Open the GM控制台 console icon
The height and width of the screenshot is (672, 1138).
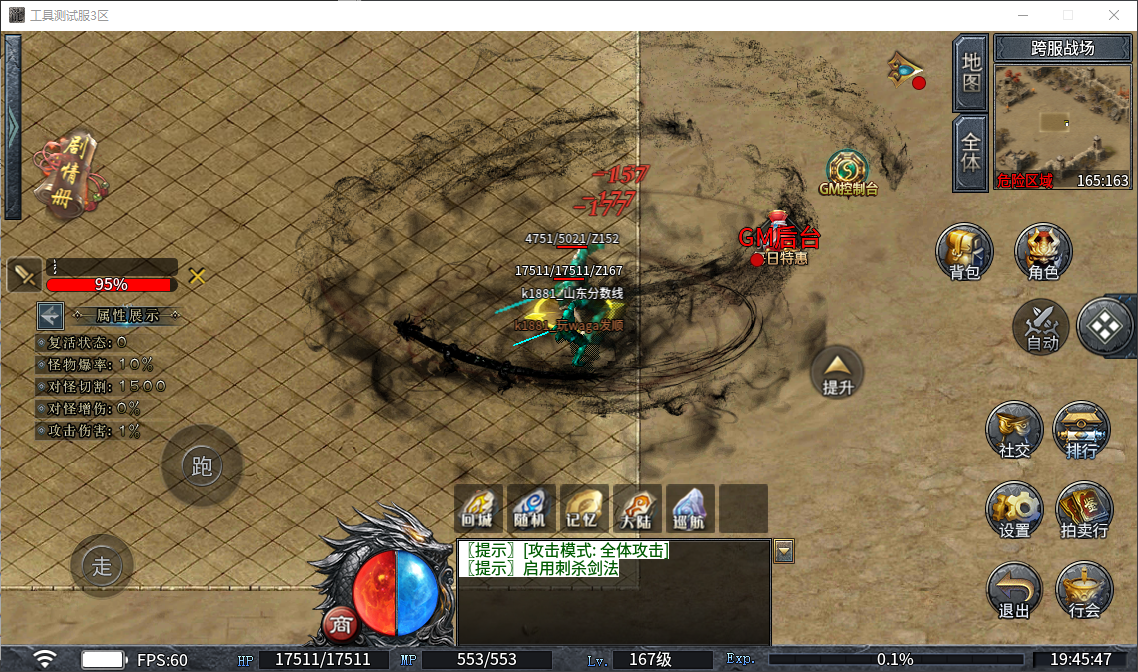847,172
